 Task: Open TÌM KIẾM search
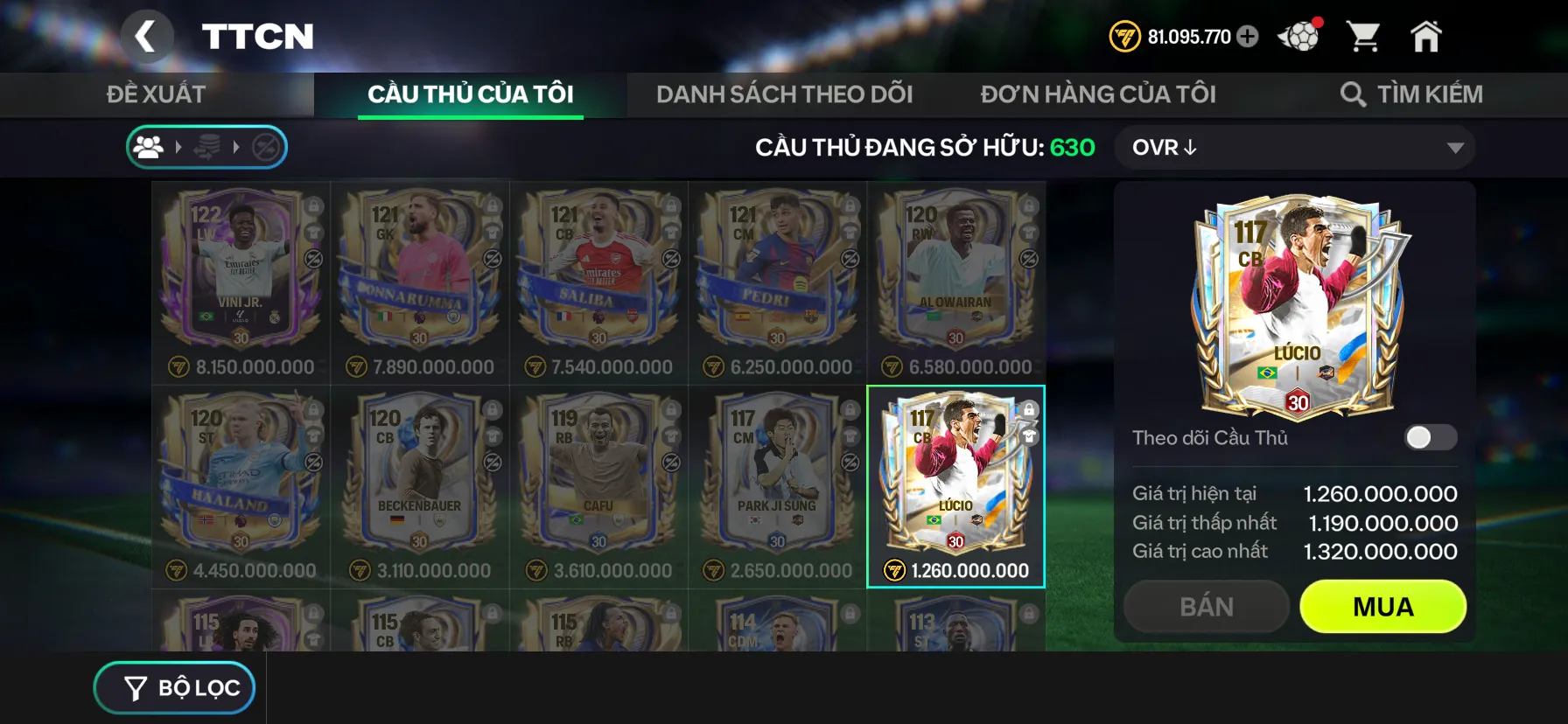(x=1412, y=94)
